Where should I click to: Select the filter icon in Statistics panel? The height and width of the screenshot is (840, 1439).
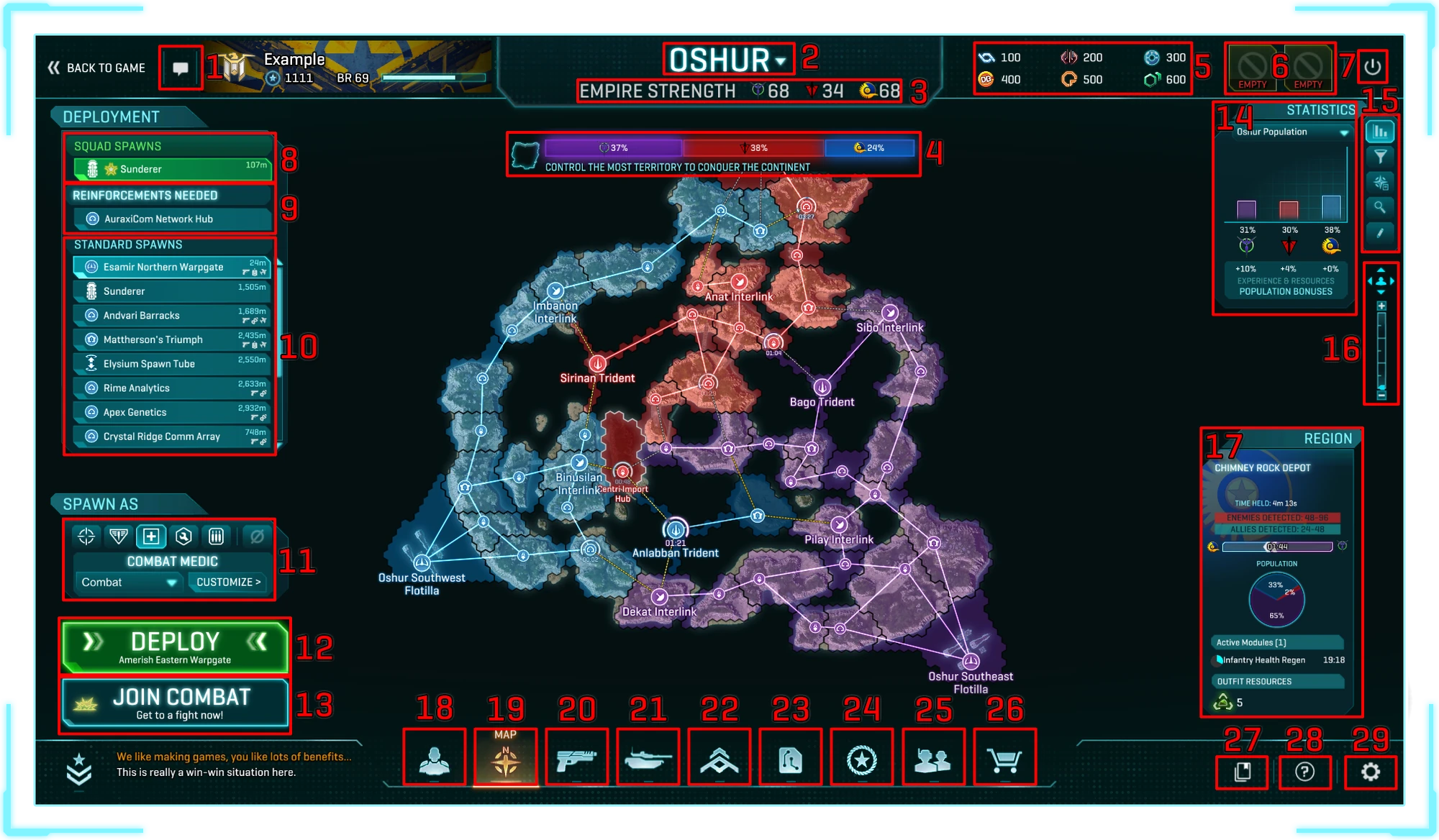pyautogui.click(x=1381, y=157)
